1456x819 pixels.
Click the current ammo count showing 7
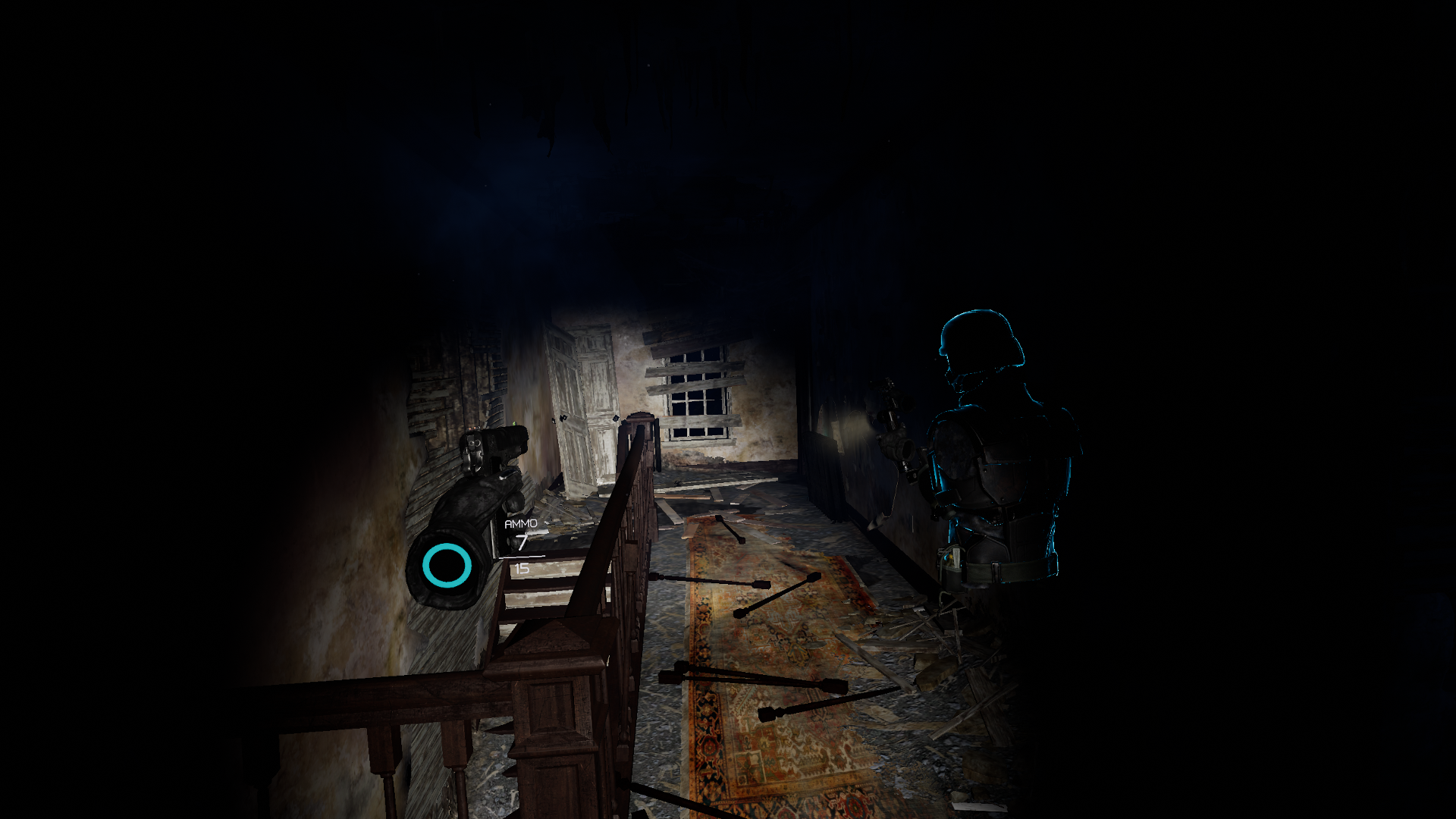[x=522, y=542]
